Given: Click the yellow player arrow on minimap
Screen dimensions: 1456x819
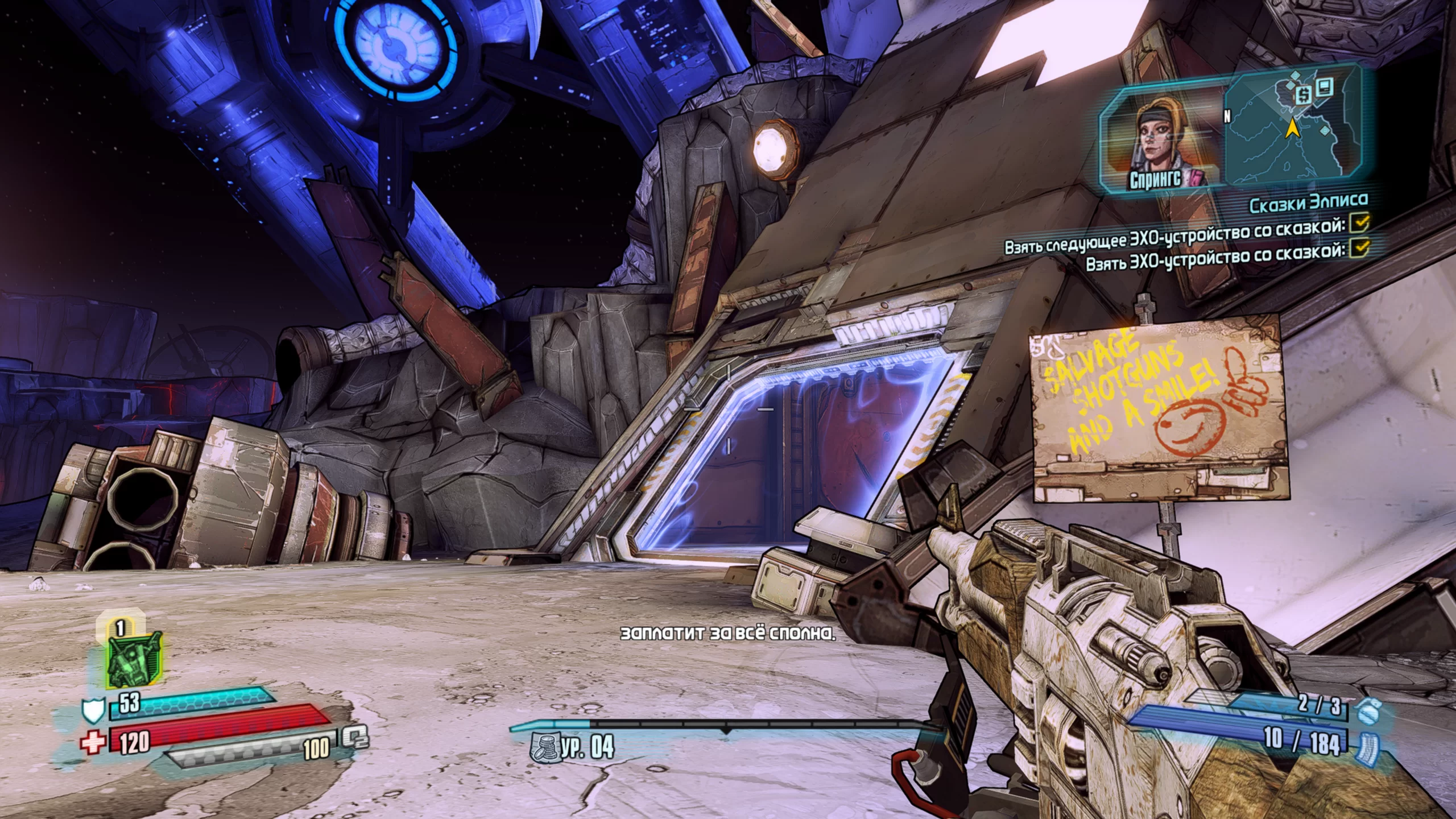Looking at the screenshot, I should pos(1292,129).
